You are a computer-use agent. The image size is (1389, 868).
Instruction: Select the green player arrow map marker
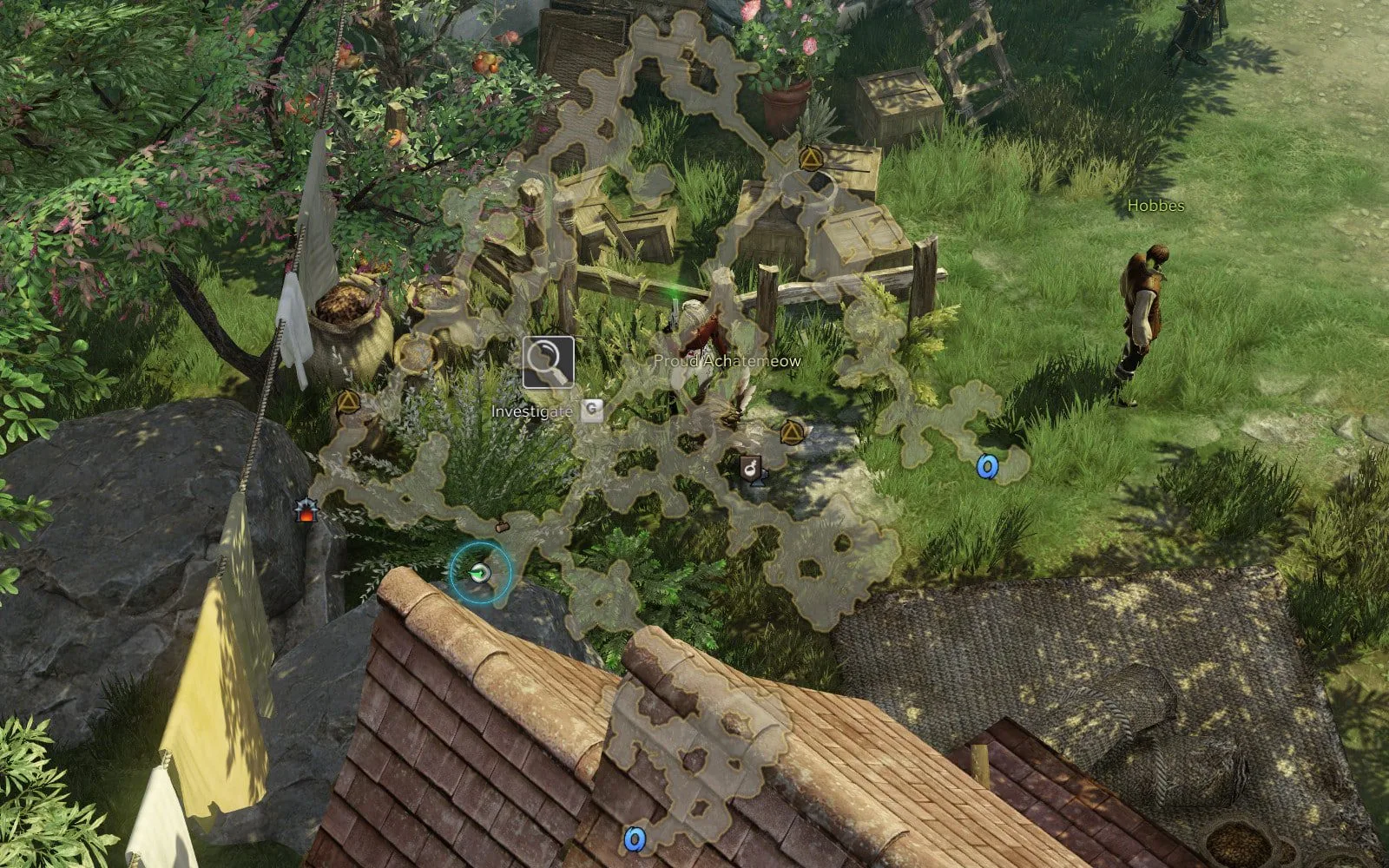pos(480,571)
